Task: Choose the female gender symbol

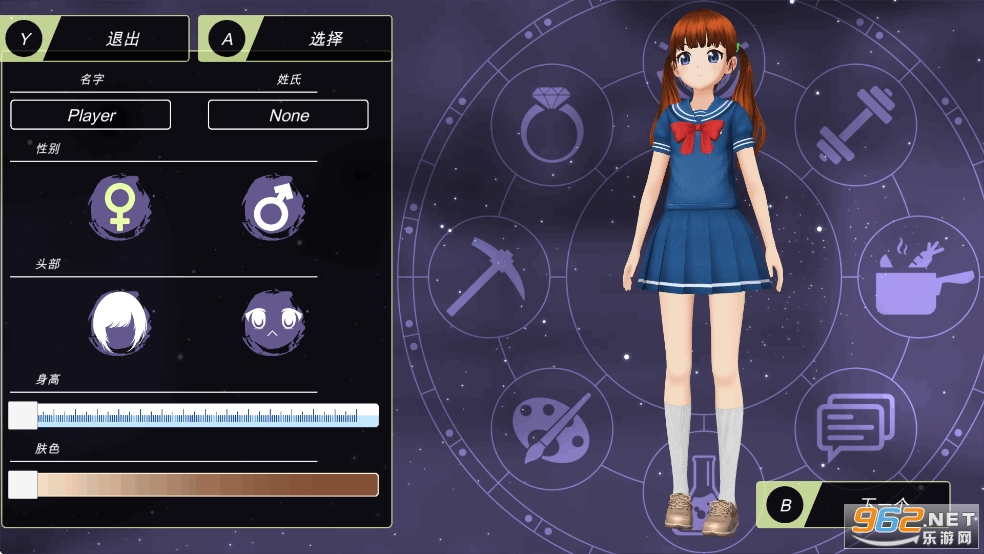Action: coord(120,207)
